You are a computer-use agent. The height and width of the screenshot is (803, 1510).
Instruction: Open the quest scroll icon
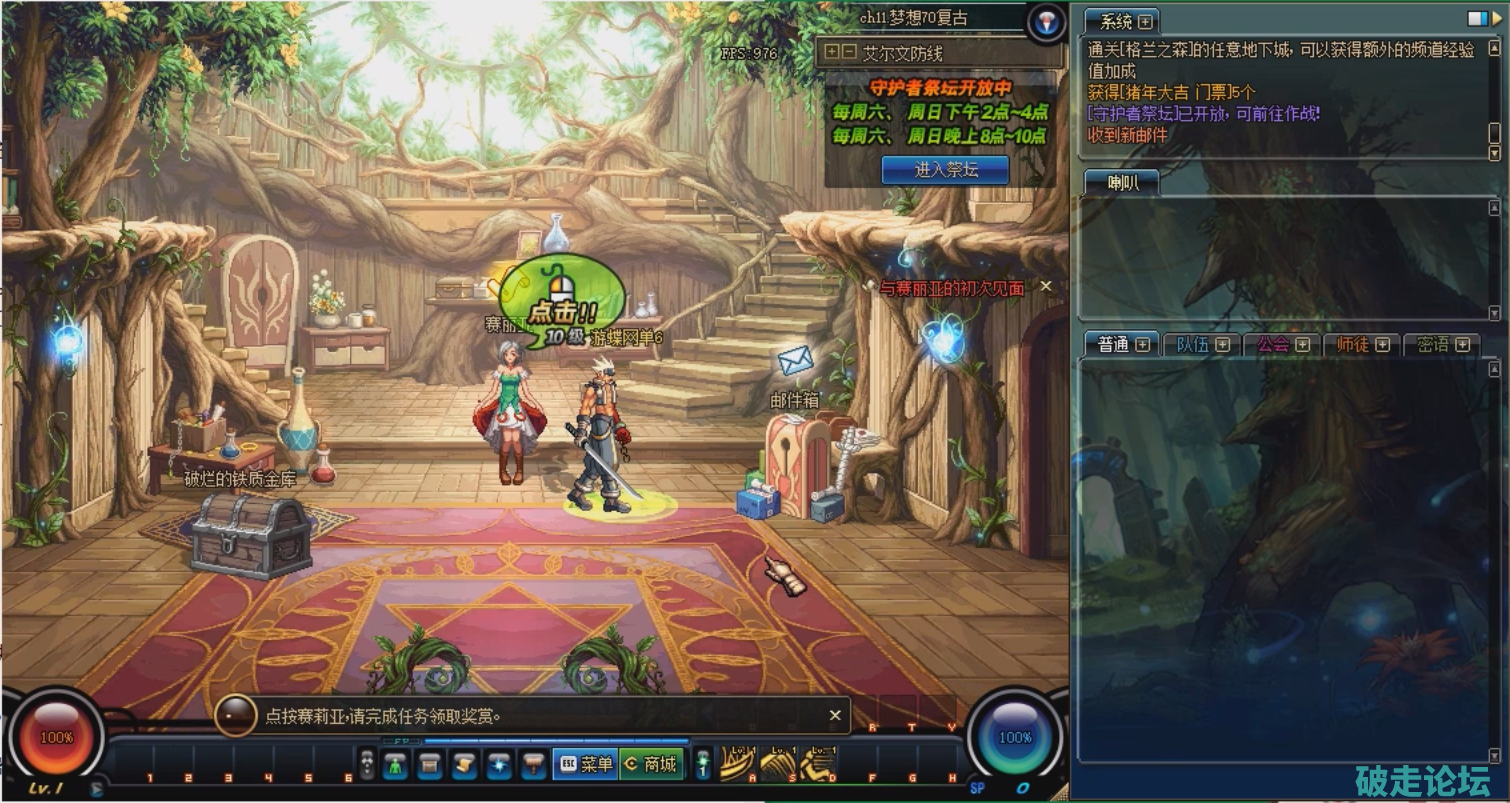click(464, 765)
